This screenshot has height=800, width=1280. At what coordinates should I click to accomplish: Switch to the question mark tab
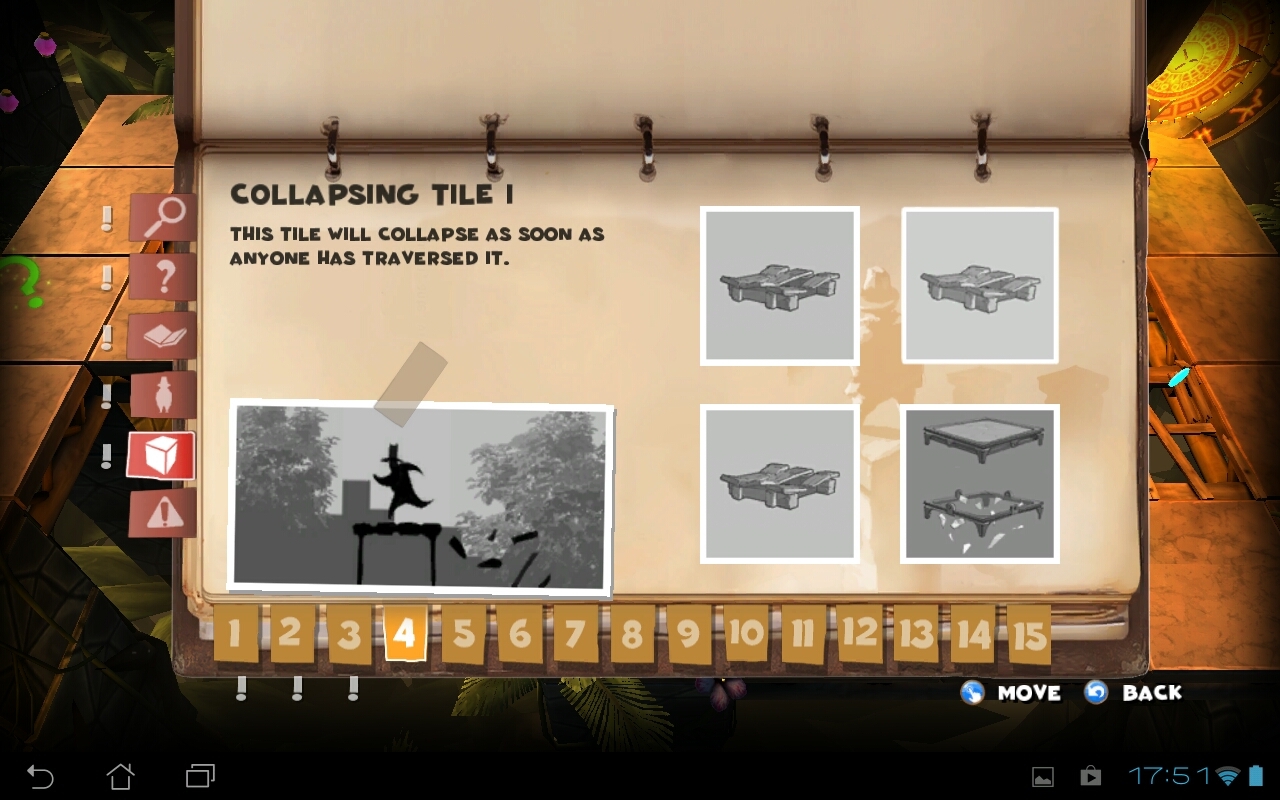[162, 277]
